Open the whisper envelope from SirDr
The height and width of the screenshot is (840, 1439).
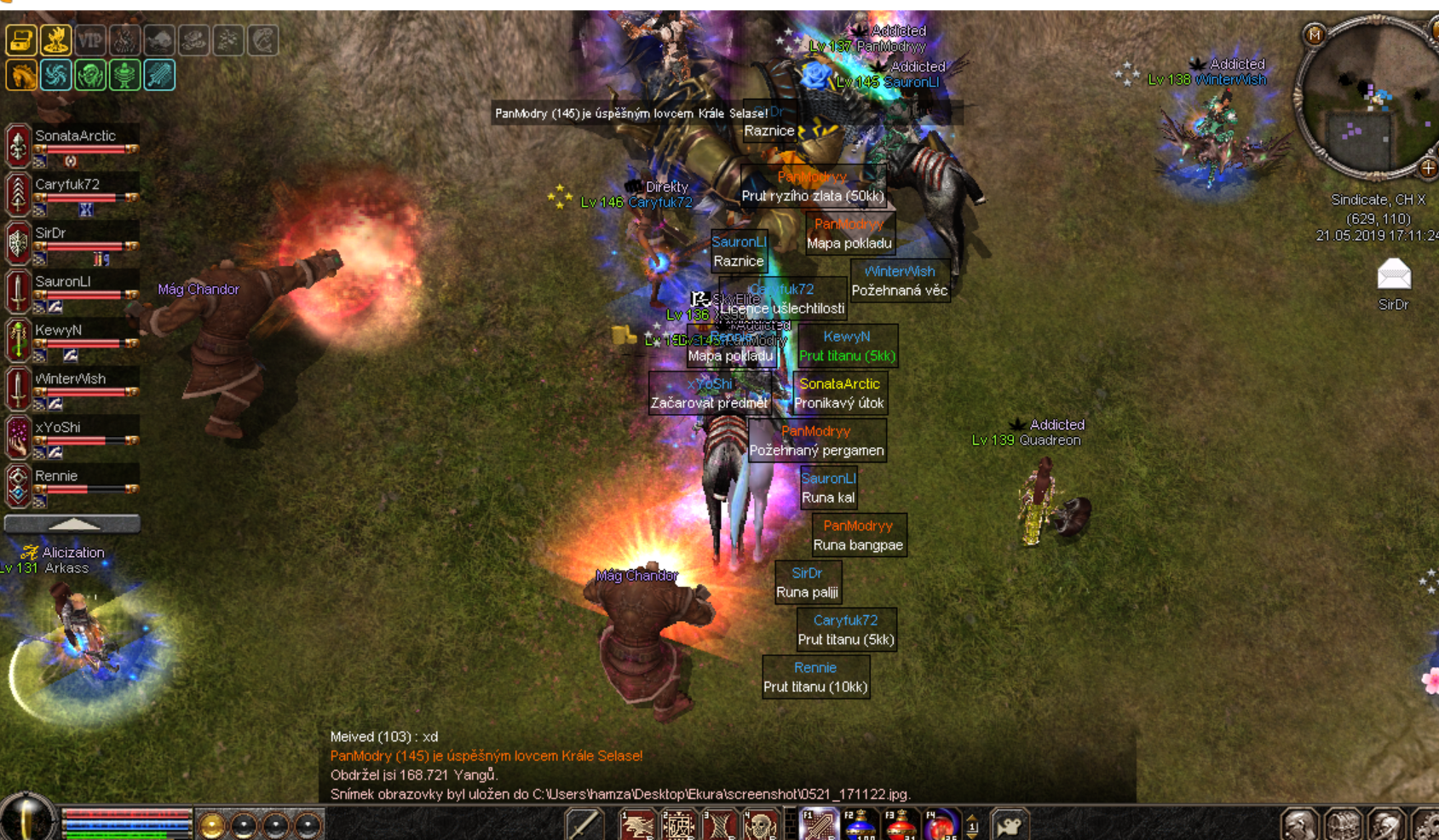point(1394,275)
